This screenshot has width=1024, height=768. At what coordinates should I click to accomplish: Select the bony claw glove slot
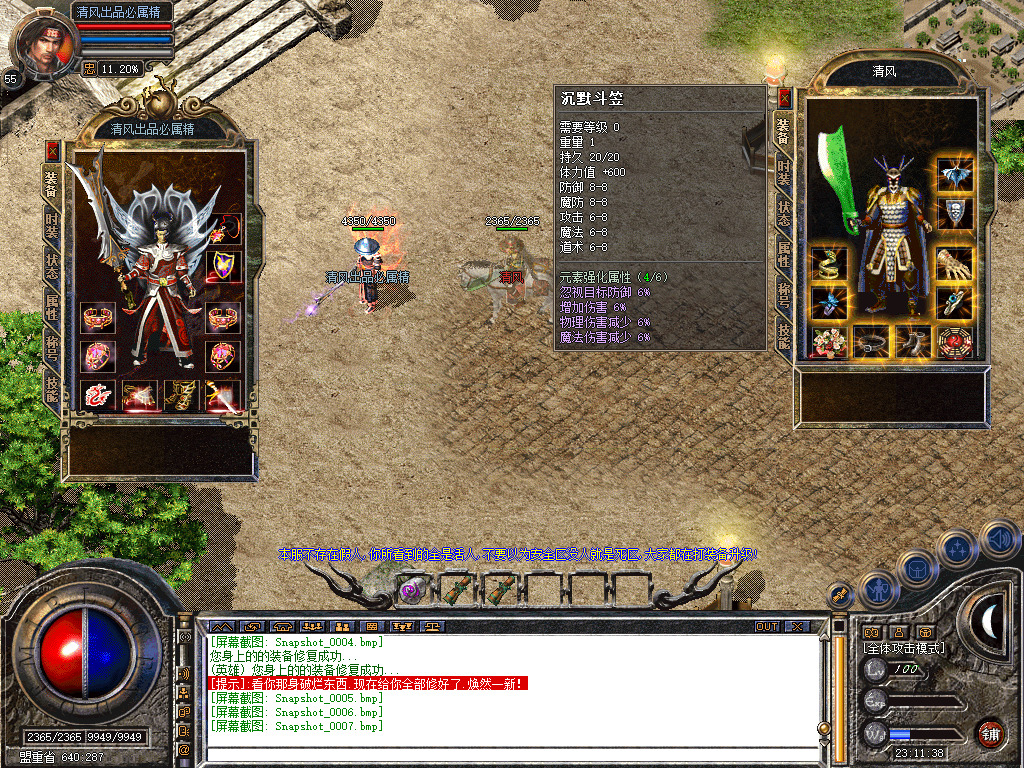(955, 264)
